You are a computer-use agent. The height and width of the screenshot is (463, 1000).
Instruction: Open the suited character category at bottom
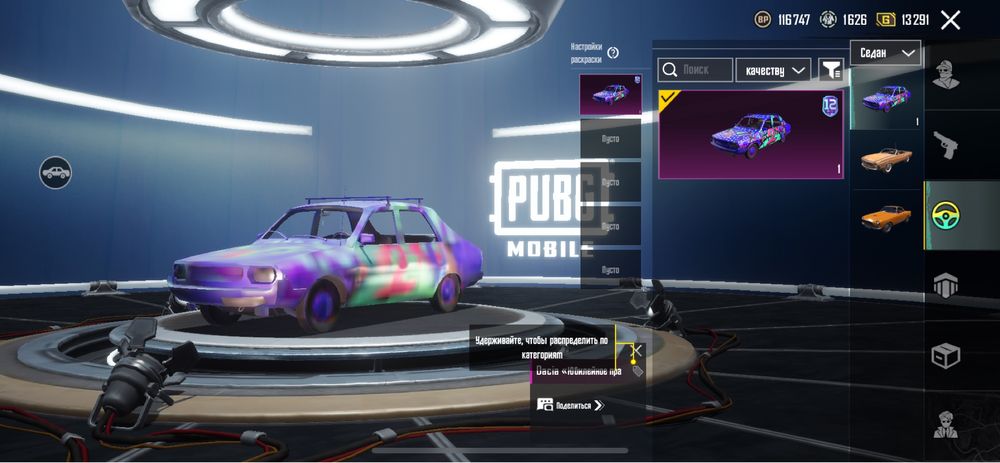point(946,425)
